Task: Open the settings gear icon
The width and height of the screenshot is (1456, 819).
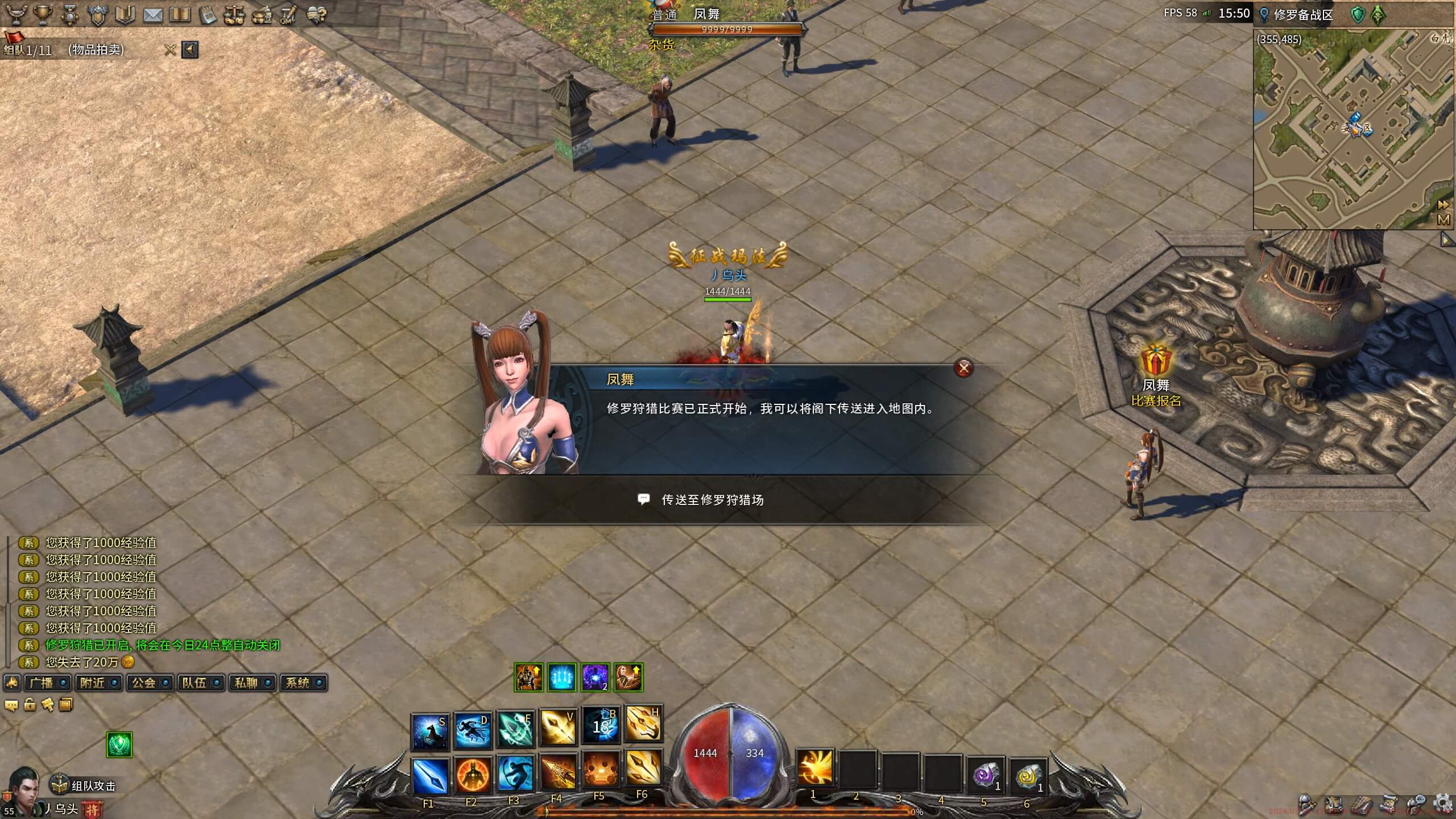Action: (x=1443, y=804)
